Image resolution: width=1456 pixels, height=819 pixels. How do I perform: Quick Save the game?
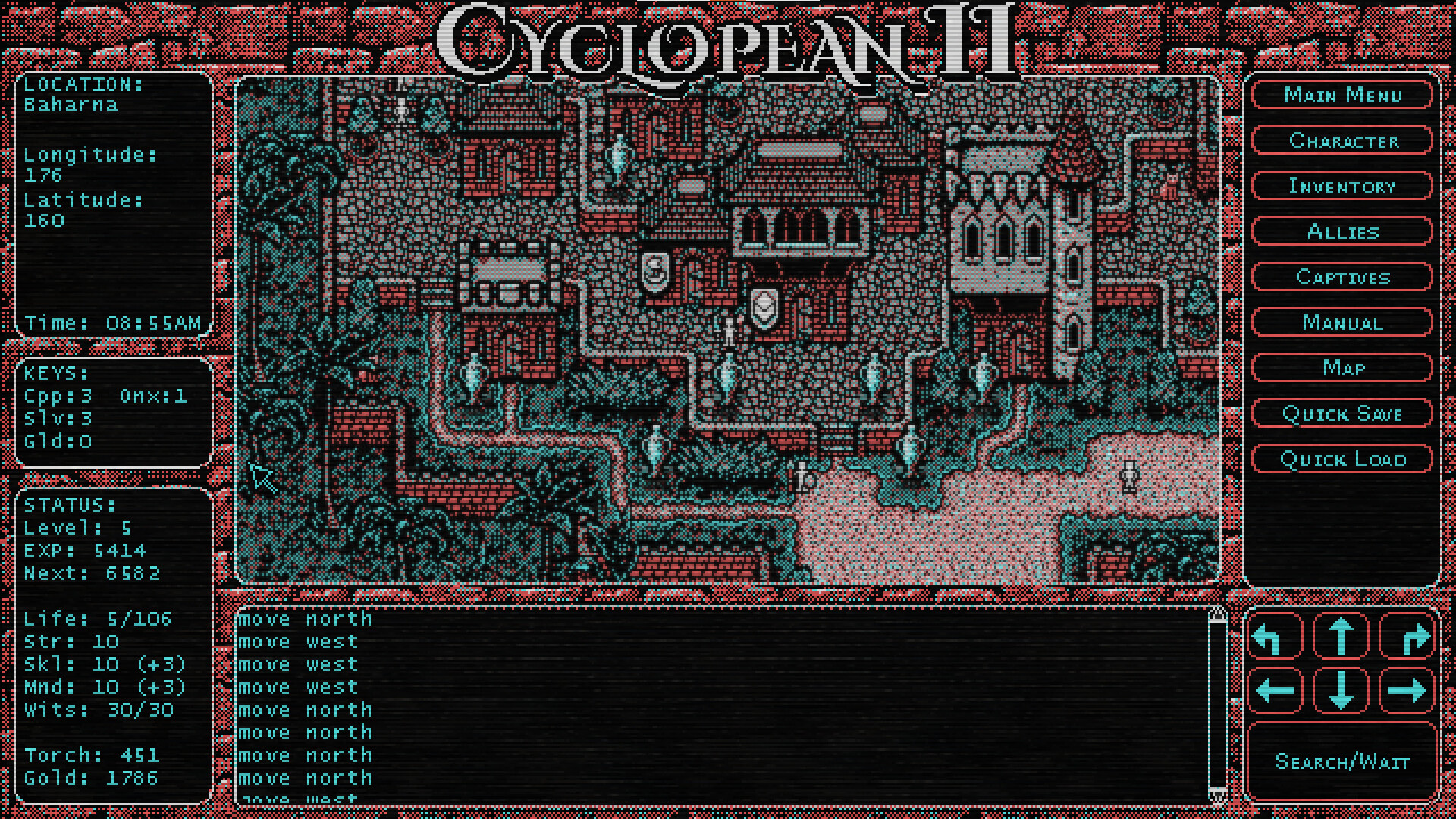(1342, 414)
